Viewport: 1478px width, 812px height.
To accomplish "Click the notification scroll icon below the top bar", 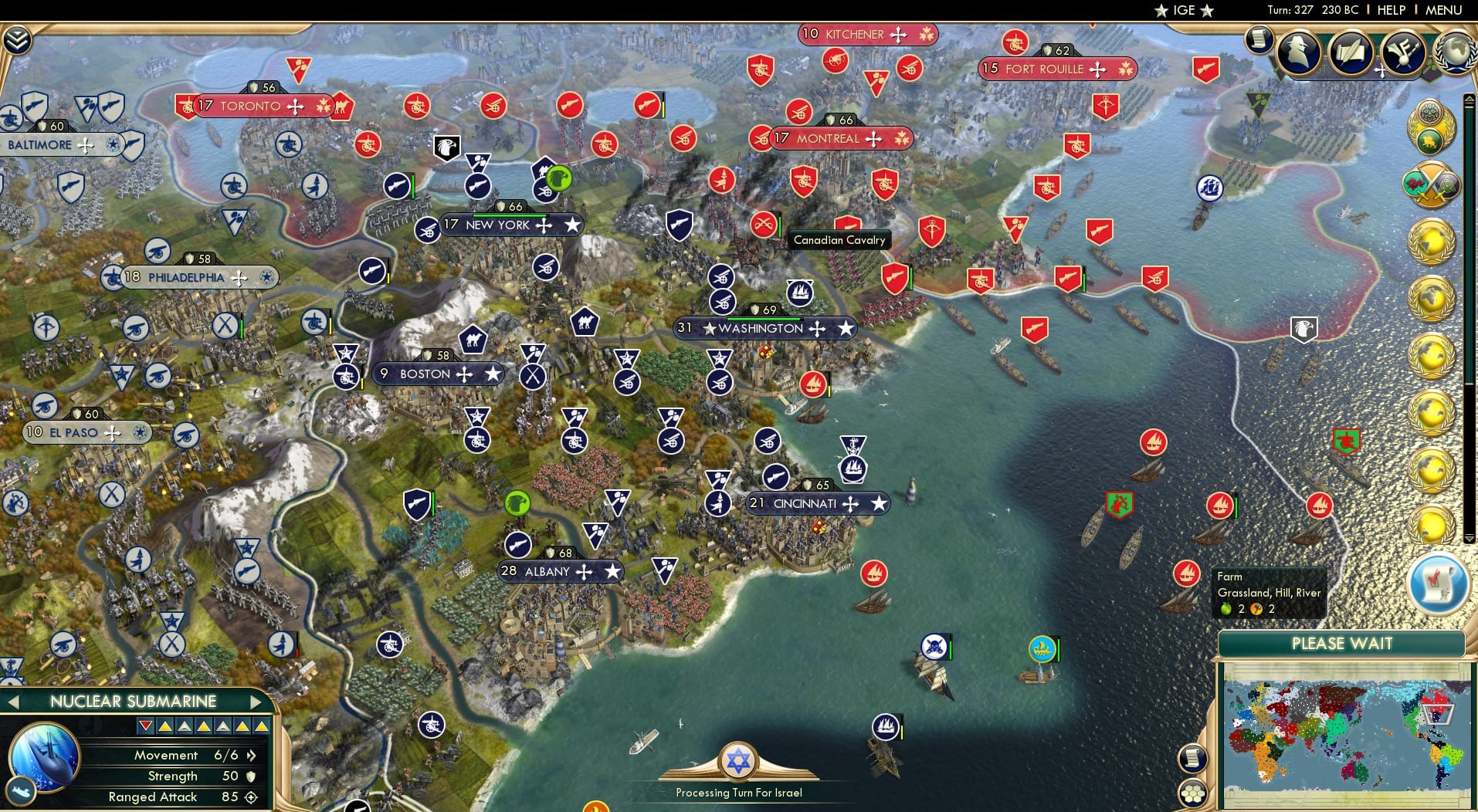I will point(1258,40).
